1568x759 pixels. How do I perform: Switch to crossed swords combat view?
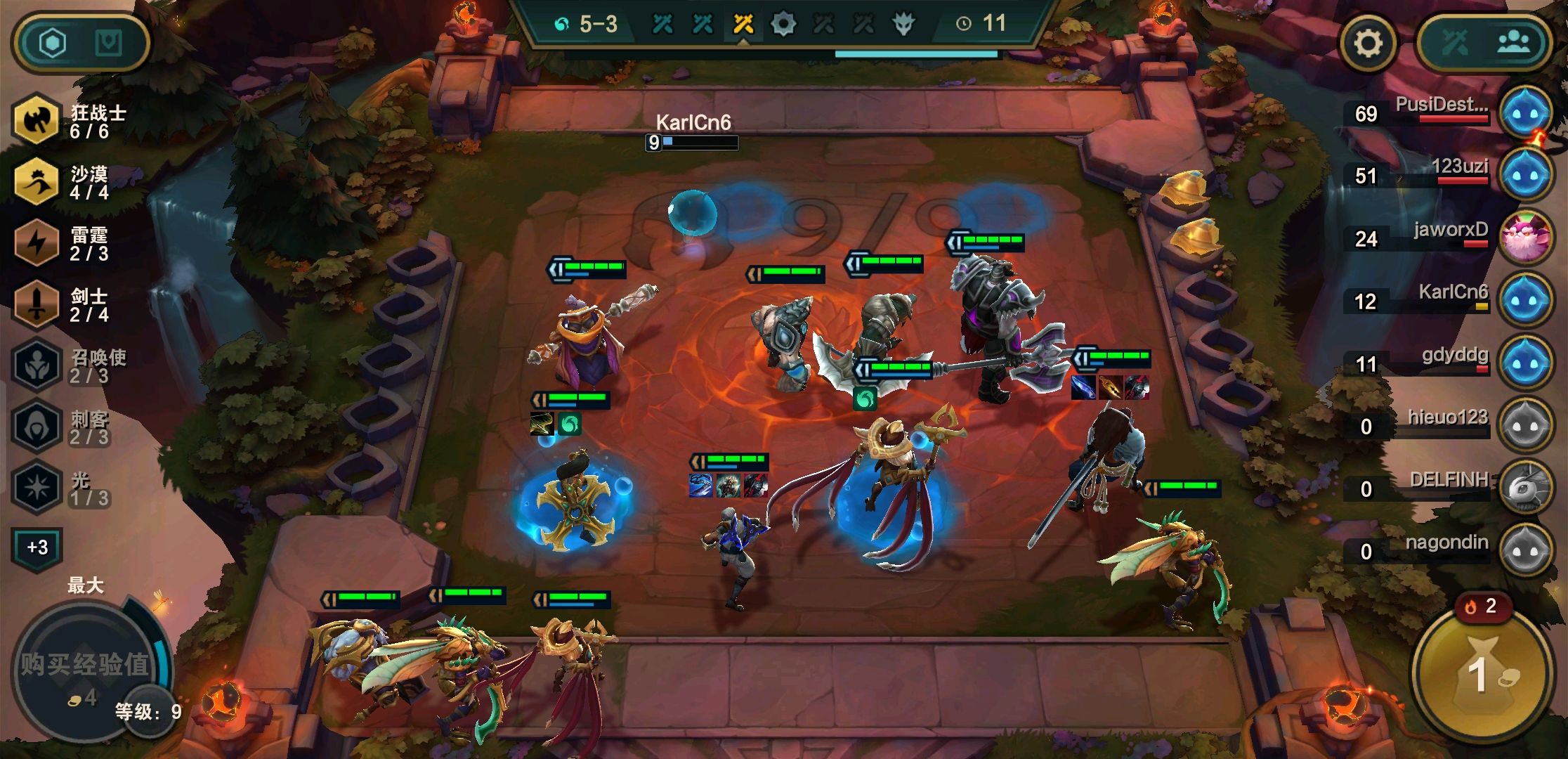tap(1456, 44)
